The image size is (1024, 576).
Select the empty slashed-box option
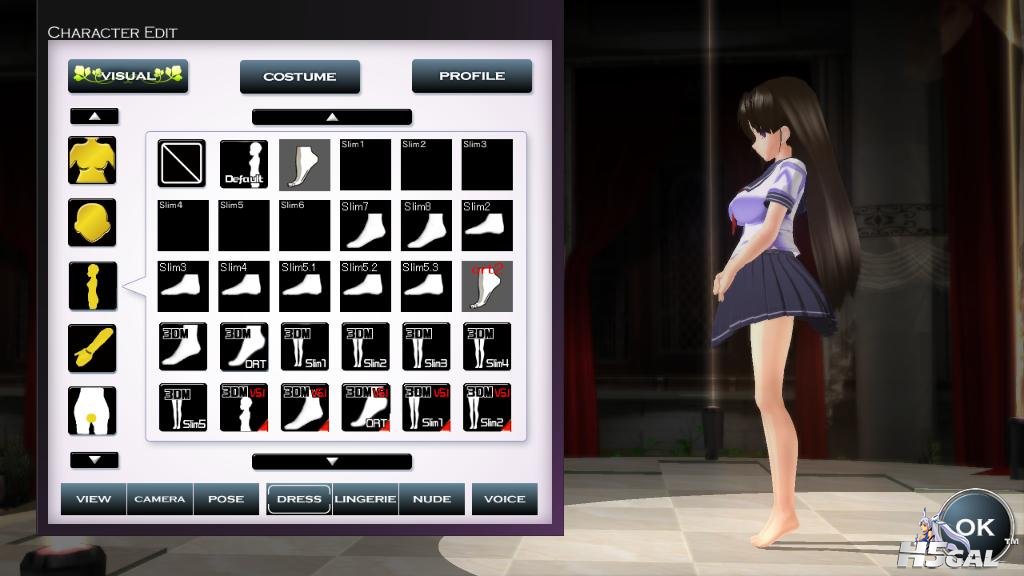pos(182,164)
